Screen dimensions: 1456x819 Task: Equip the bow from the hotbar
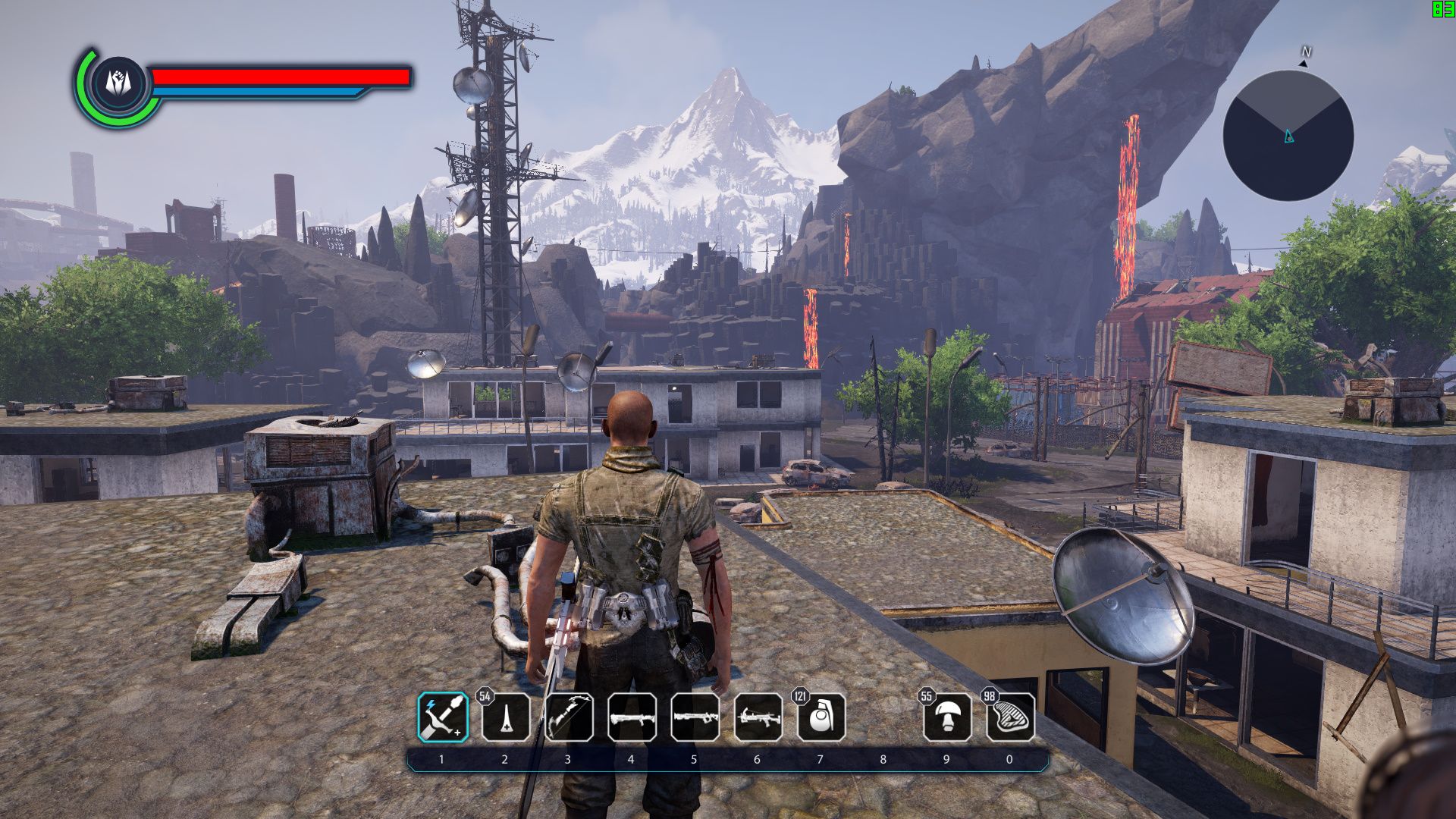click(x=569, y=717)
